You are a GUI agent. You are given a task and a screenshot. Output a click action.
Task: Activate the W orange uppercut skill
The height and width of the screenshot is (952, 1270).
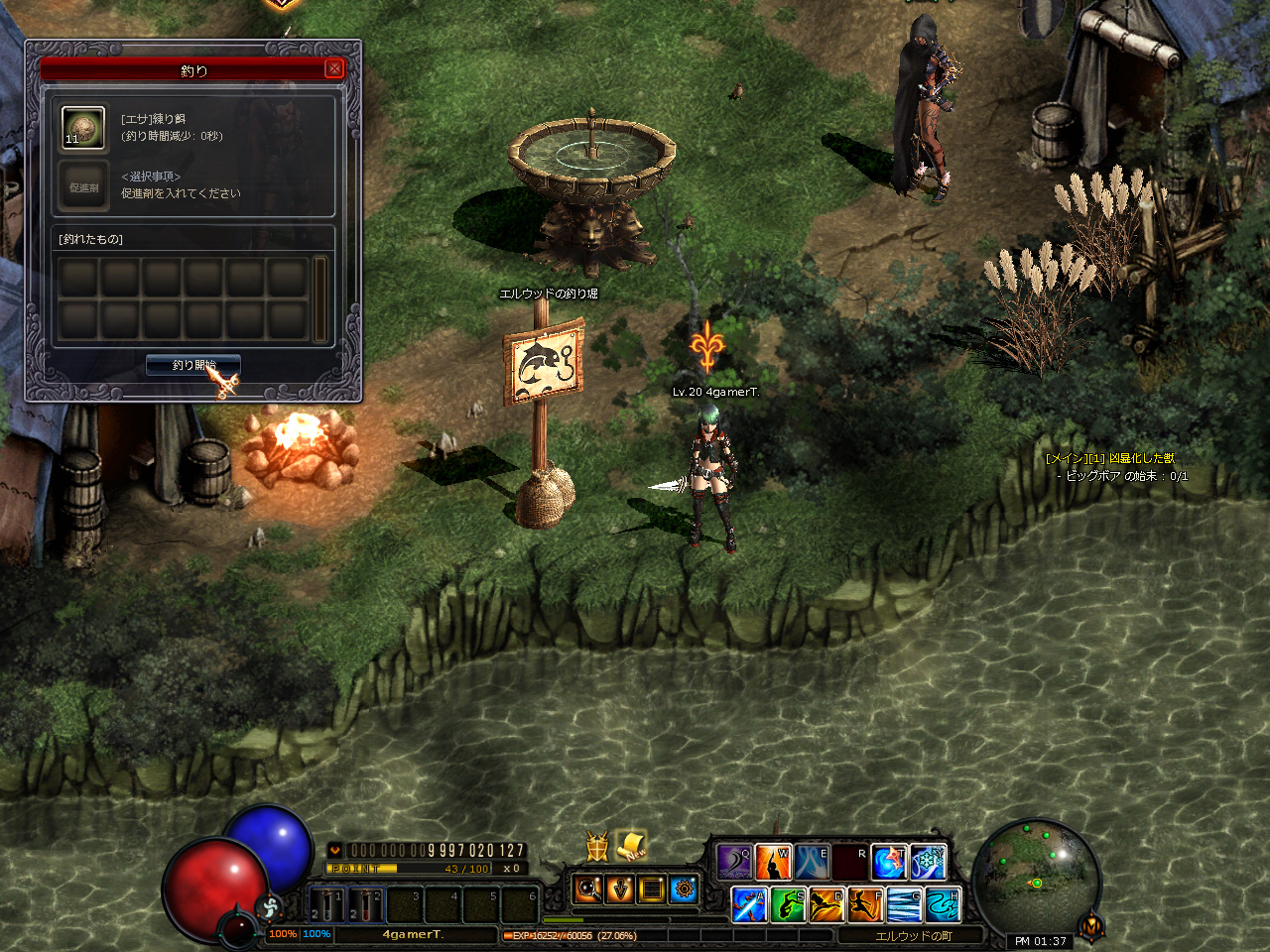click(x=773, y=862)
